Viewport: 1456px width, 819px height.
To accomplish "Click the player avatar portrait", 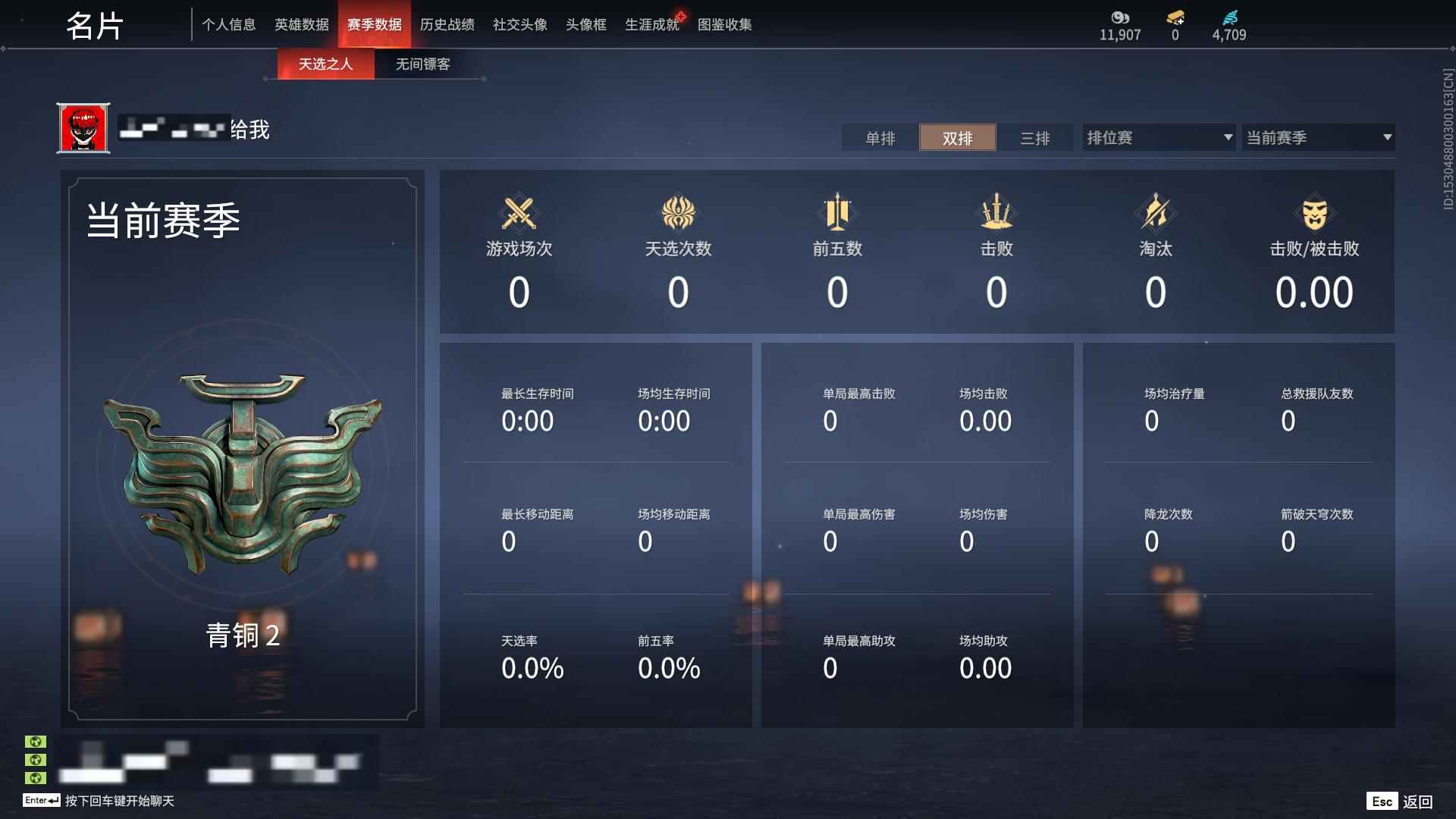I will pyautogui.click(x=83, y=128).
